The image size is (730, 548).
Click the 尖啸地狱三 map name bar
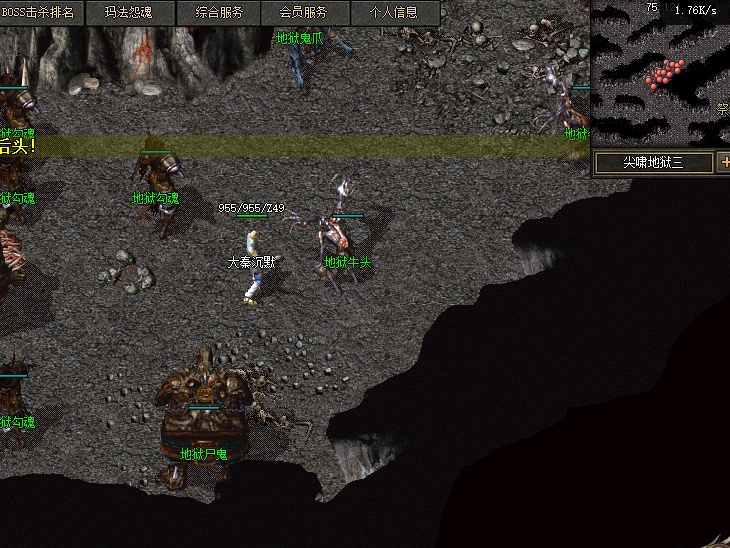[653, 162]
